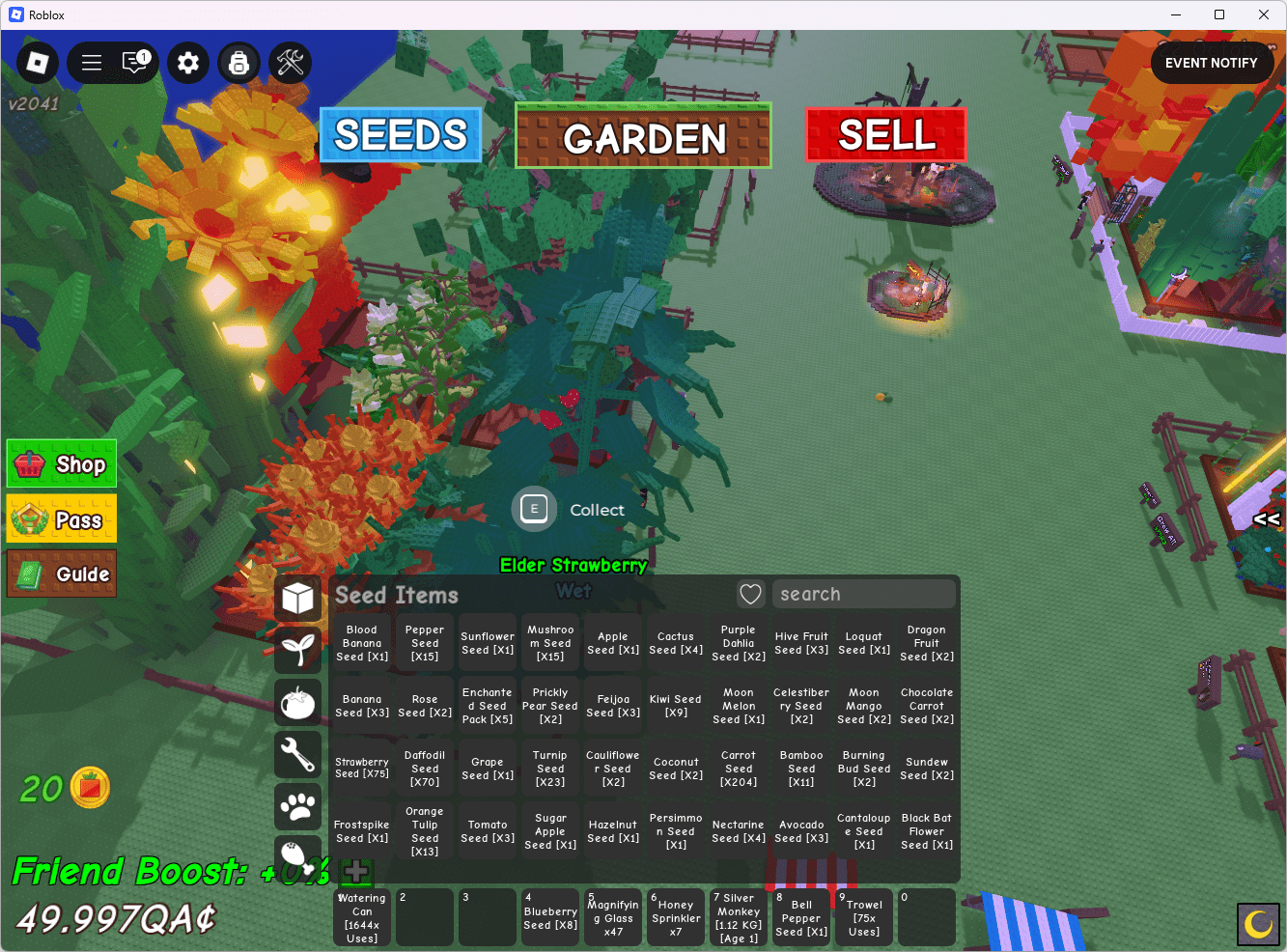Screen dimensions: 1287x952
Task: Toggle the favorites heart in Seed Items
Action: [750, 594]
